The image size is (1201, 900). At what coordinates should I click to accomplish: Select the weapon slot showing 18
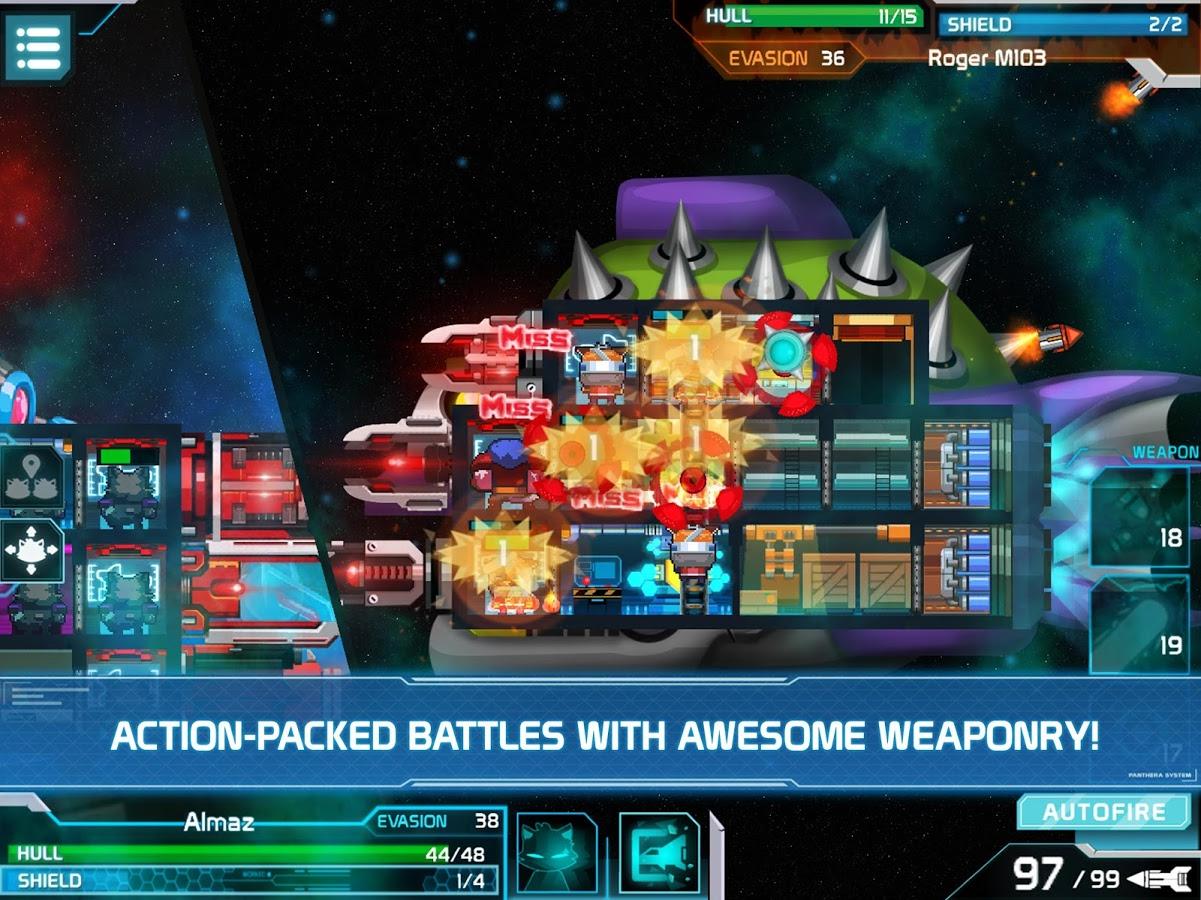pyautogui.click(x=1139, y=518)
